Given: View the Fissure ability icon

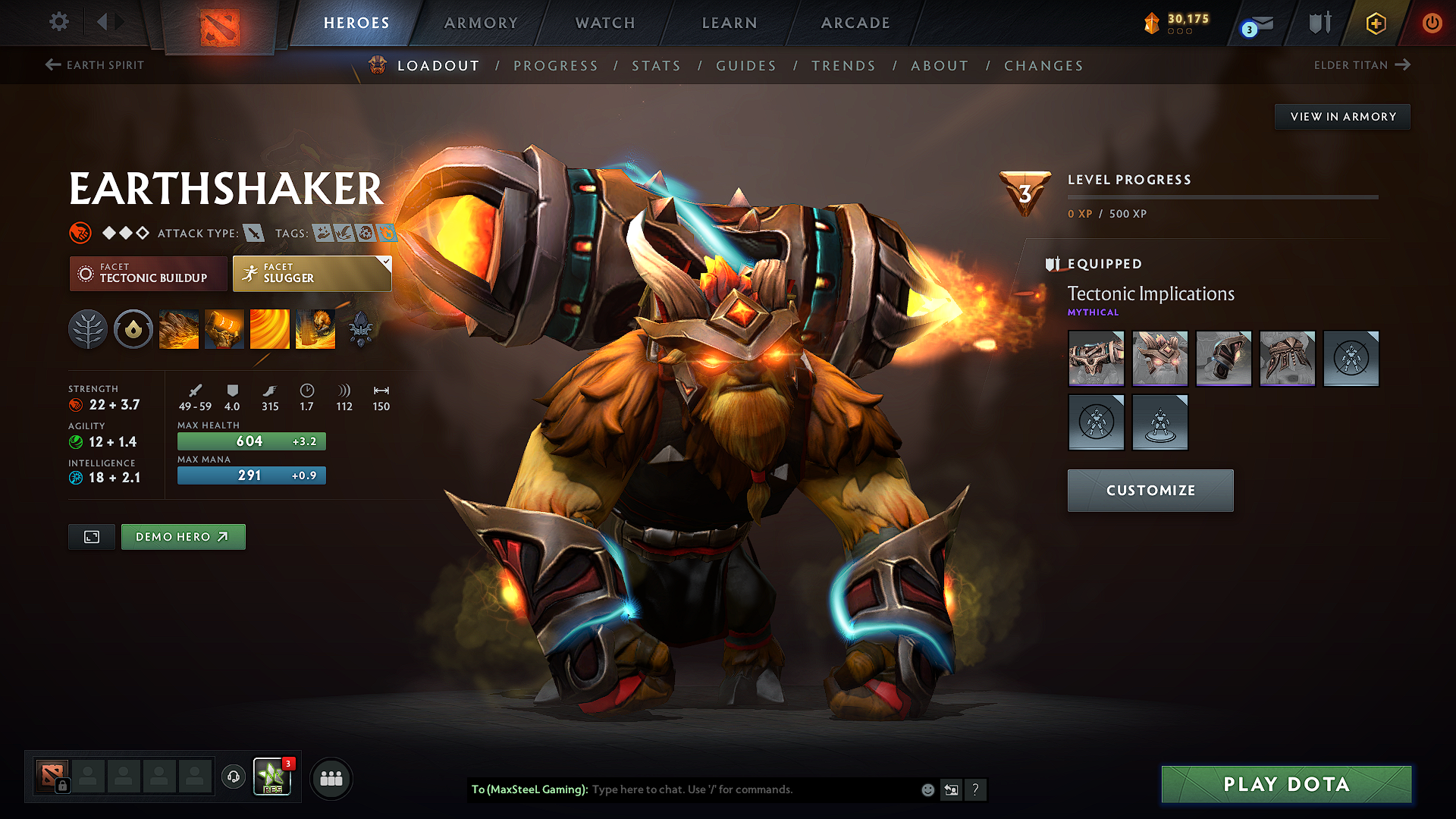Looking at the screenshot, I should point(179,328).
